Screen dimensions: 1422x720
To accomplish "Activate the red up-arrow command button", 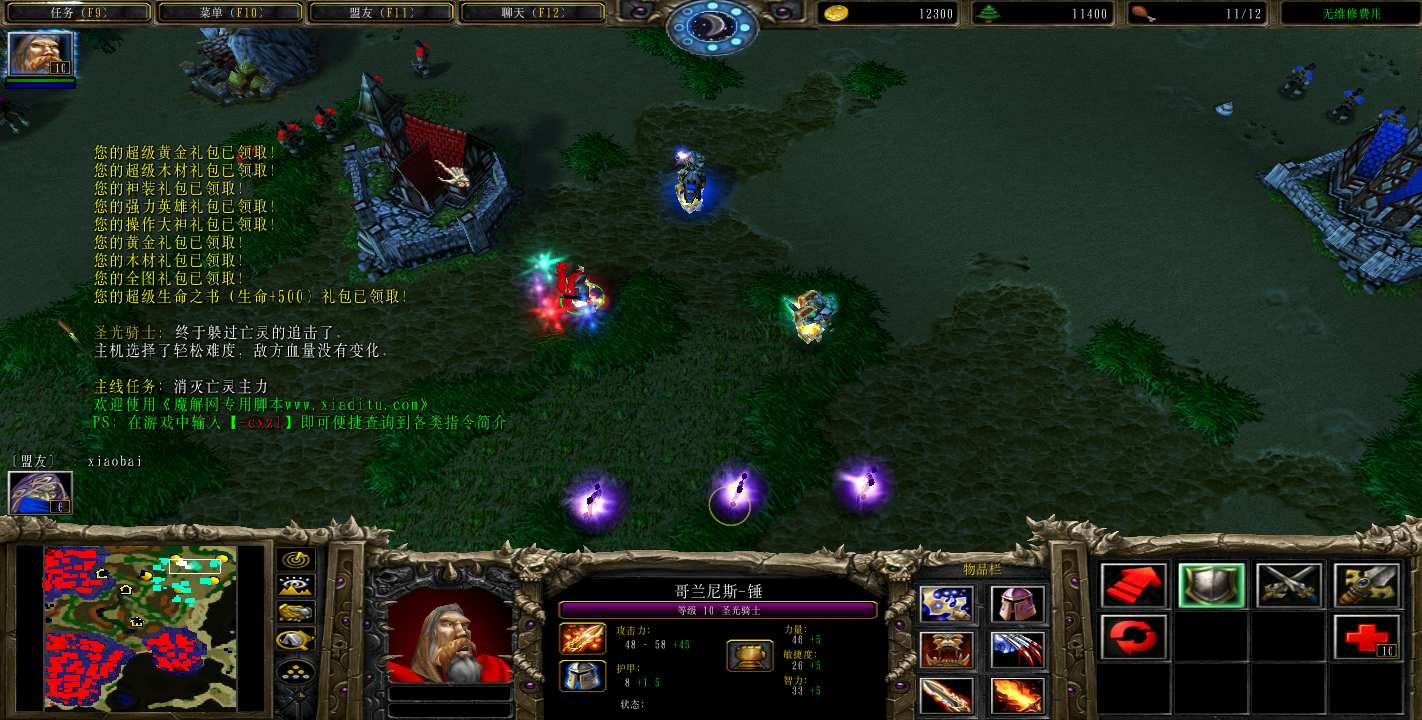I will tap(1134, 586).
